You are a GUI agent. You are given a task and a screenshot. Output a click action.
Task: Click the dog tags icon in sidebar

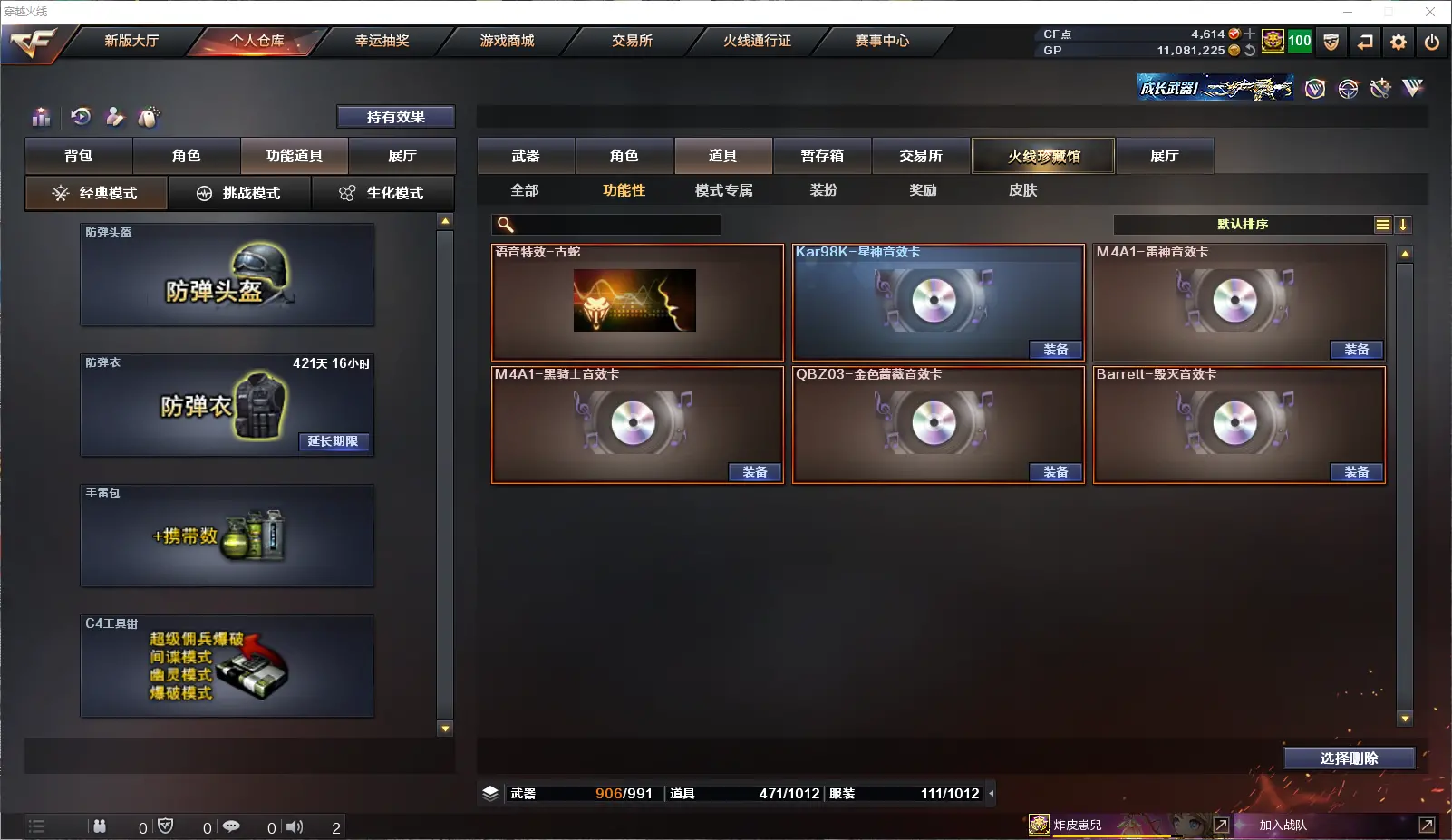(148, 117)
